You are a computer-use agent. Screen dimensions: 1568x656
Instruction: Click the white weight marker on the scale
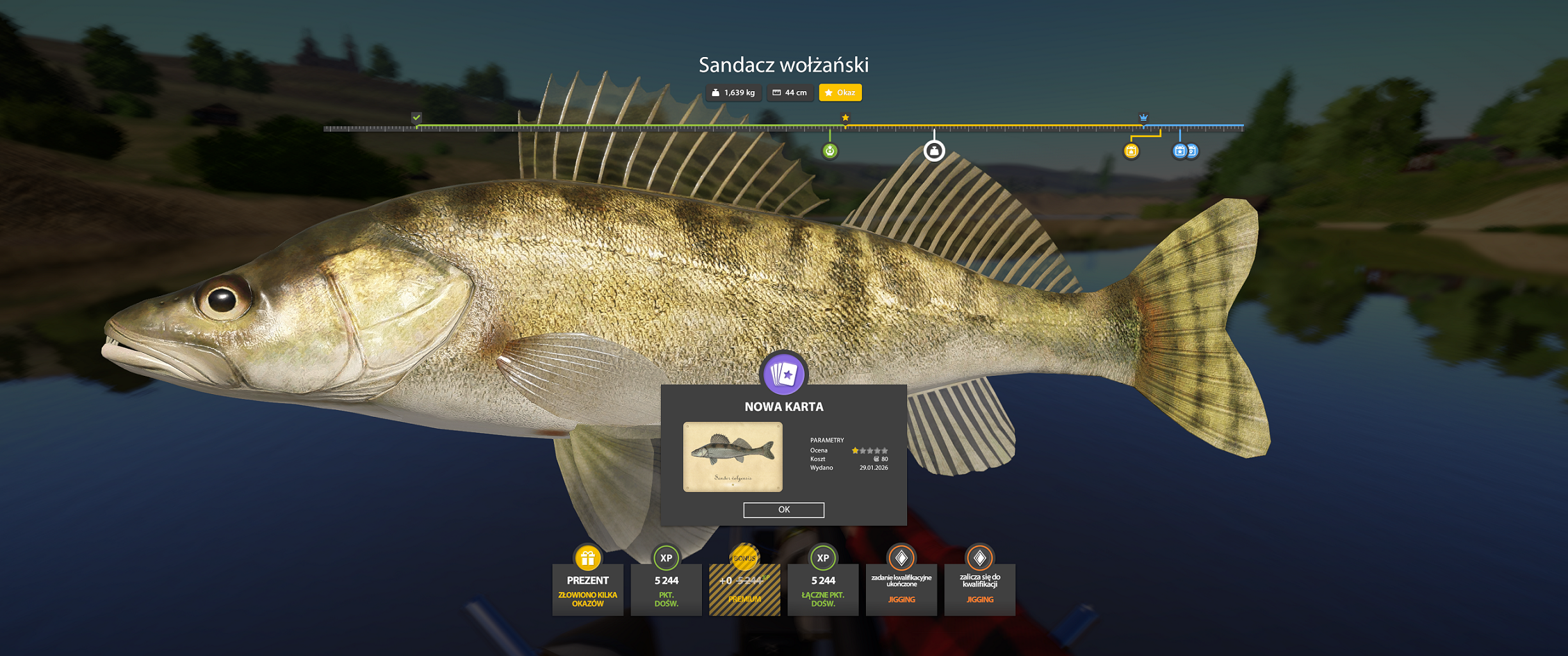pos(934,151)
